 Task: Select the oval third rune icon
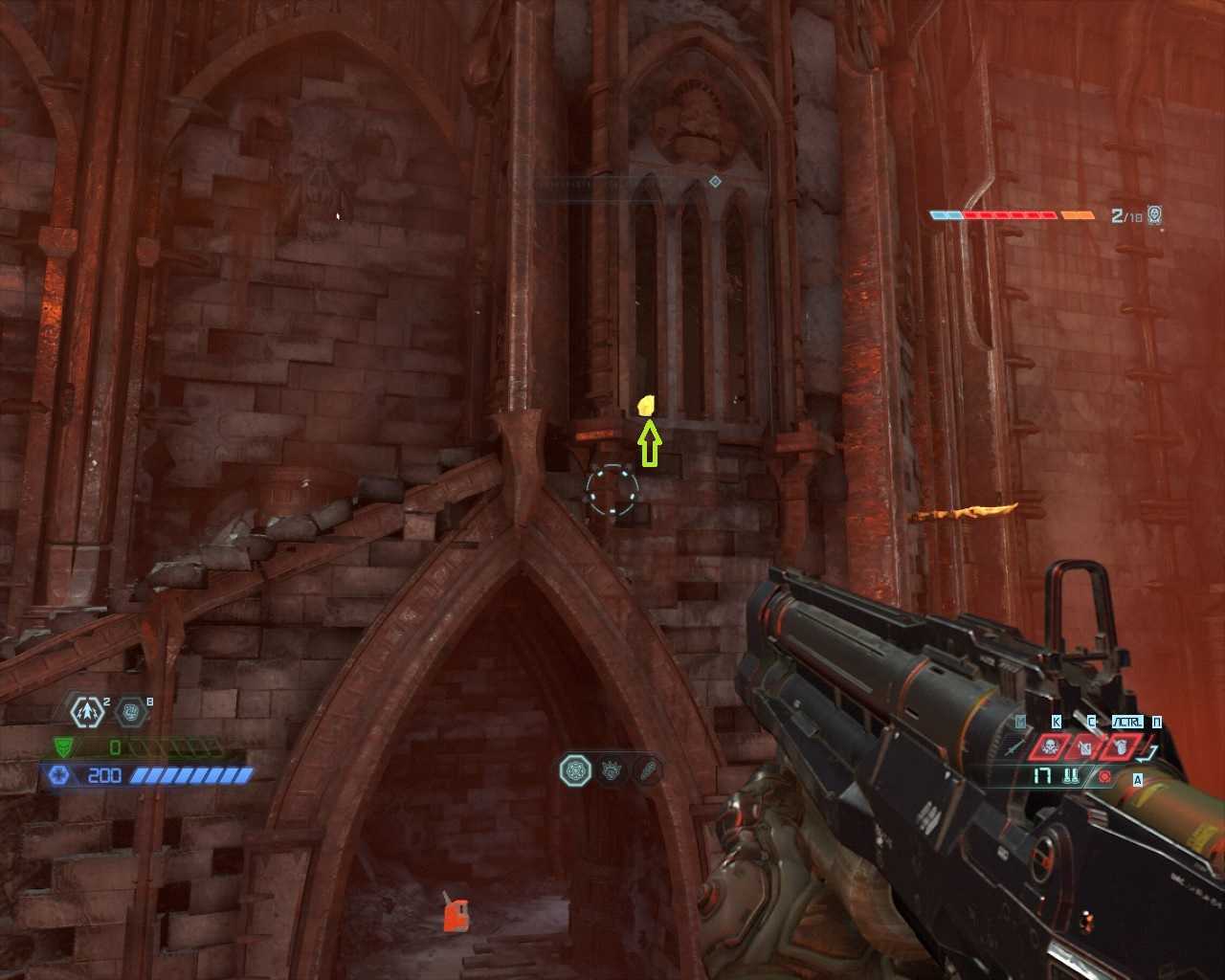tap(648, 769)
